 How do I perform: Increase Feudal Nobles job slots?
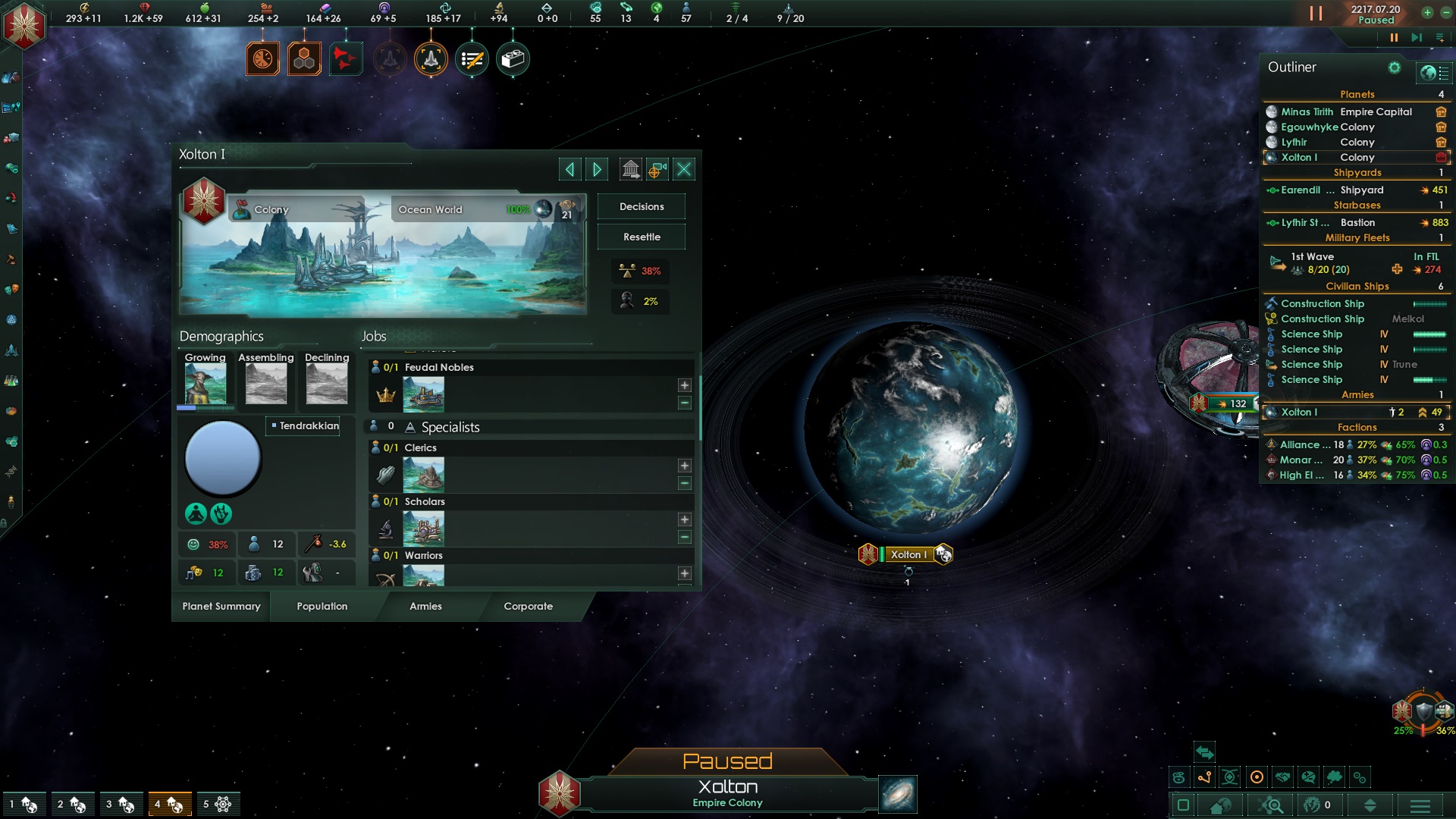pyautogui.click(x=685, y=385)
